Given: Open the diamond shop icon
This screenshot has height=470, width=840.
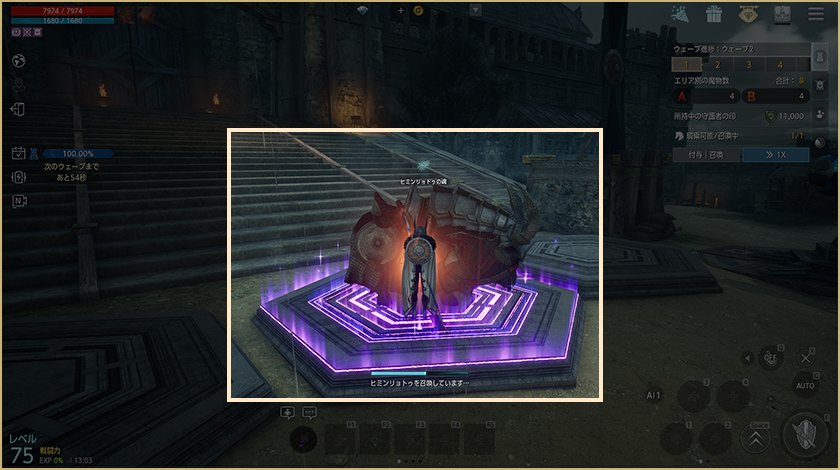Looking at the screenshot, I should tap(748, 14).
